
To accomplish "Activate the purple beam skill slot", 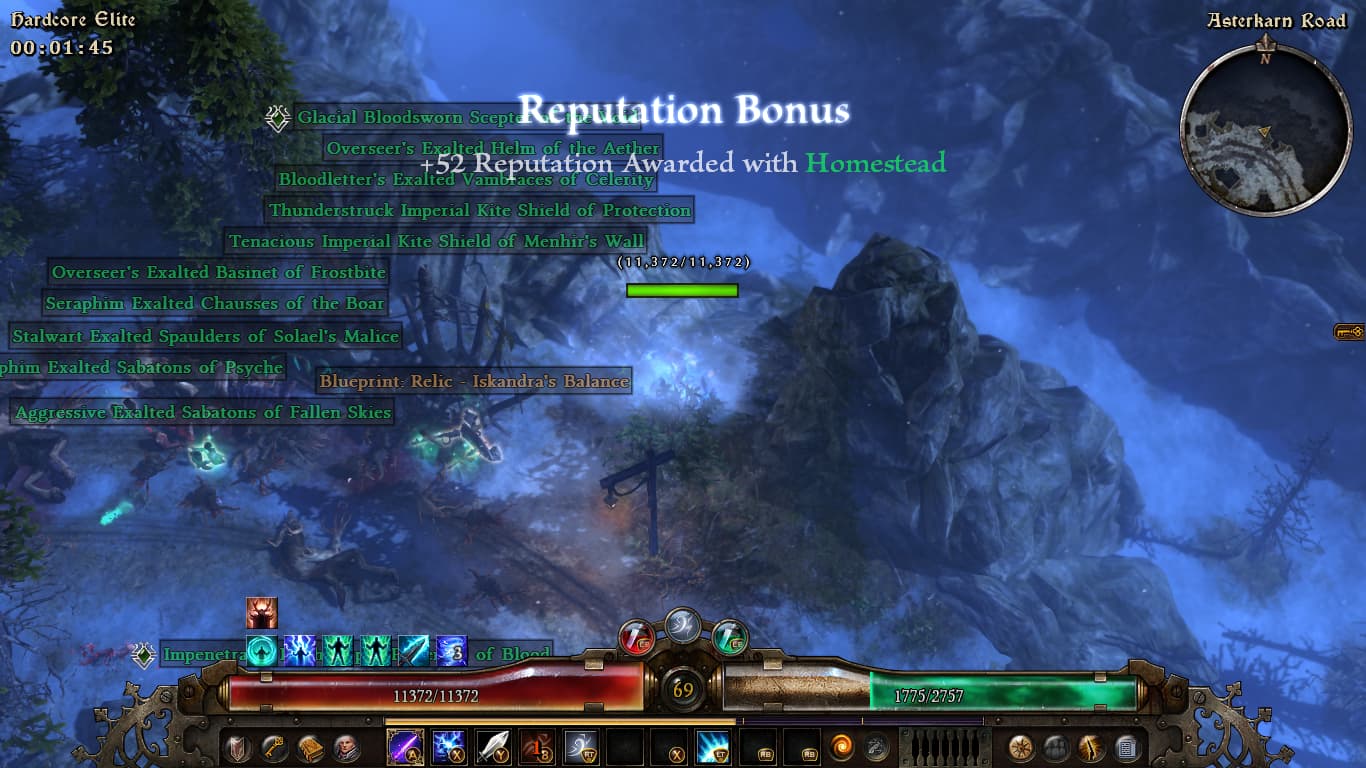I will click(405, 747).
